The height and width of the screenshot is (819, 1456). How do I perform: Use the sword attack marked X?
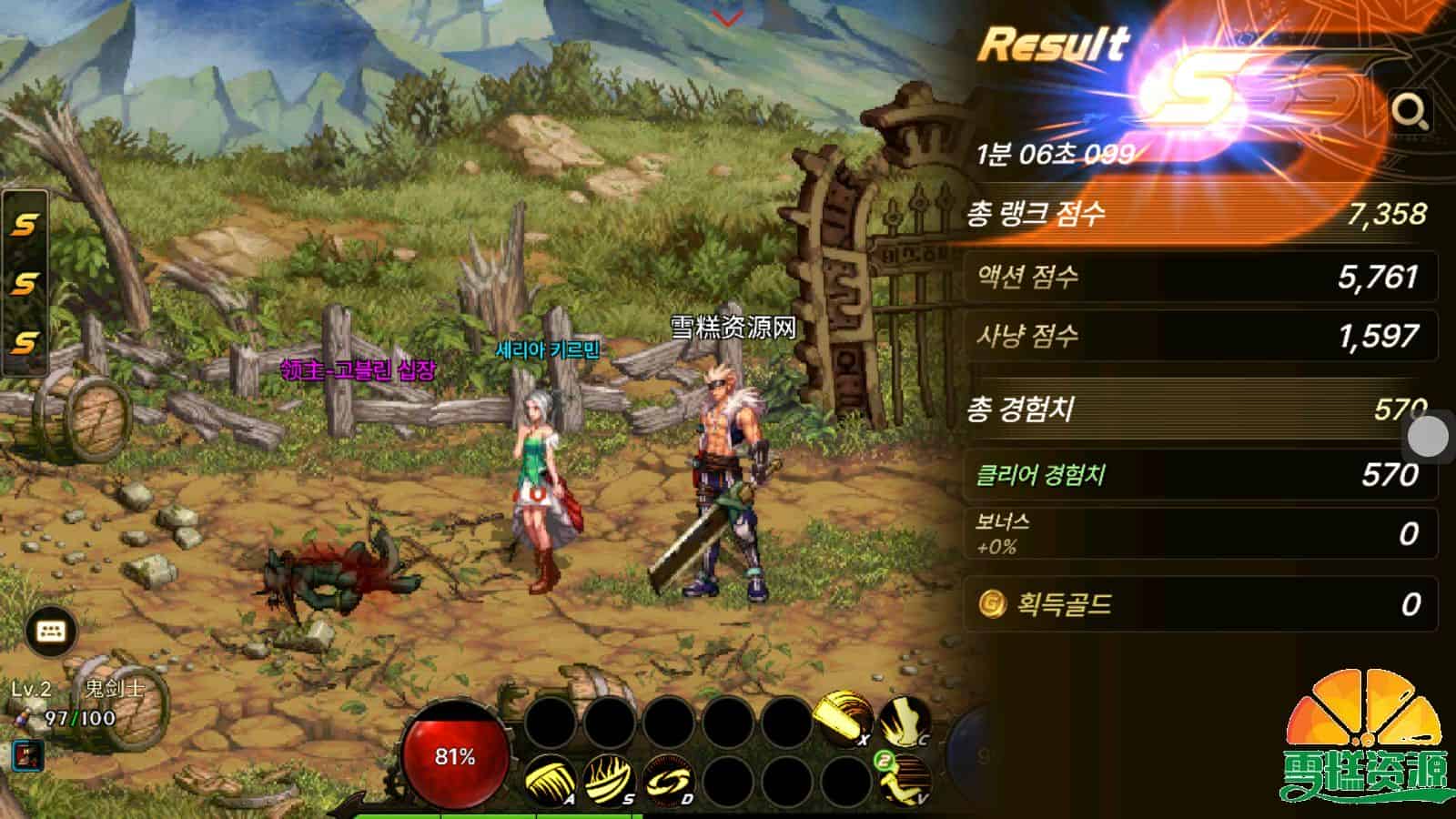(842, 719)
